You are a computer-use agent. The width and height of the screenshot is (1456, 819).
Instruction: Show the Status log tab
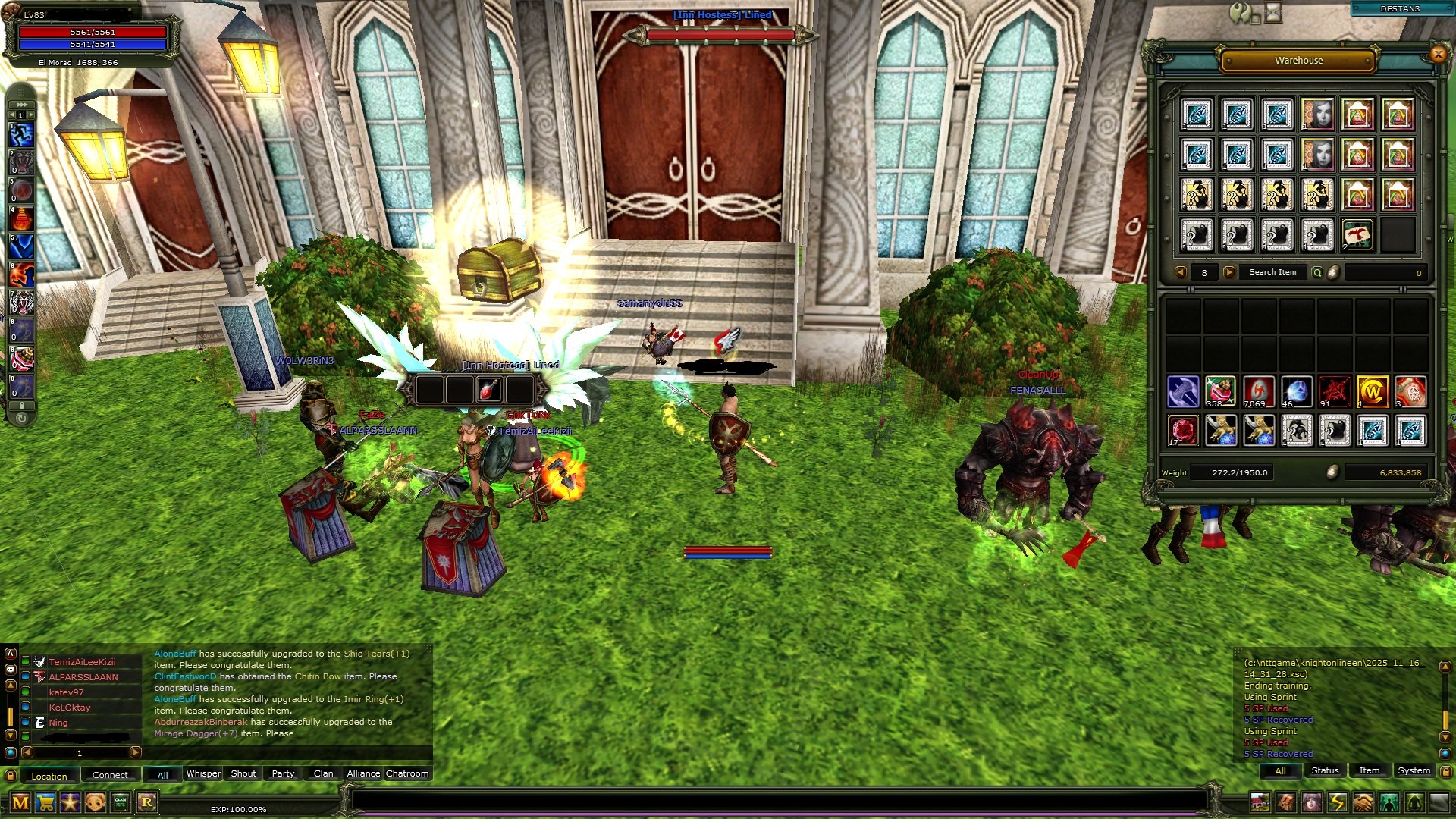[x=1325, y=770]
